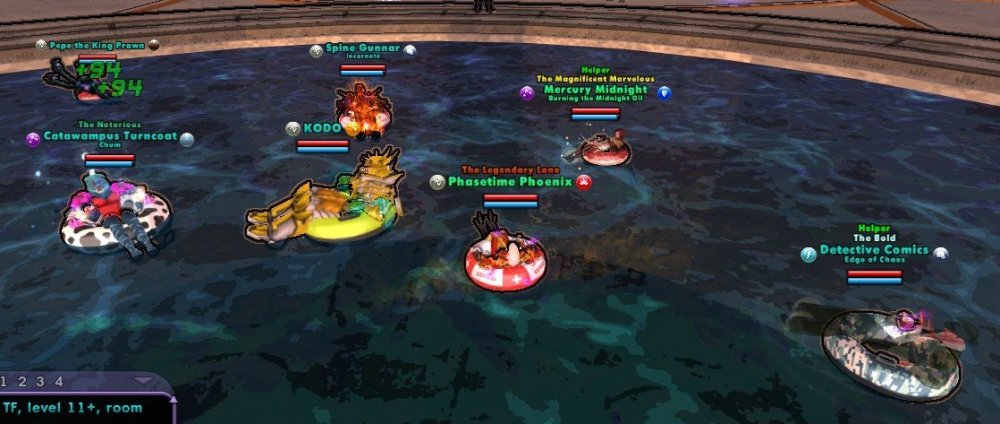1000x424 pixels.
Task: Switch to chat tab 2
Action: coord(22,381)
